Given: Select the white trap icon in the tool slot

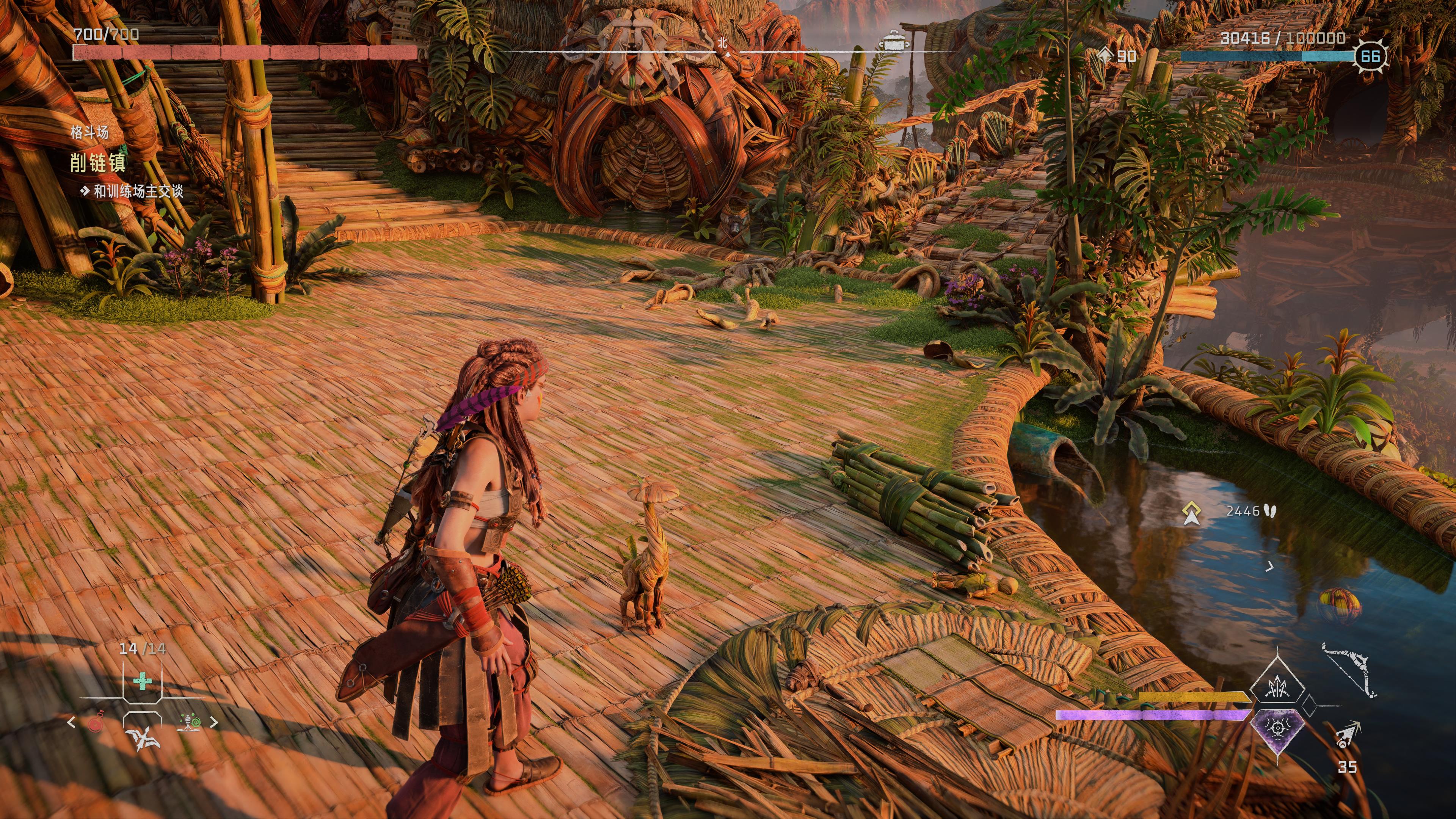Looking at the screenshot, I should pyautogui.click(x=143, y=739).
